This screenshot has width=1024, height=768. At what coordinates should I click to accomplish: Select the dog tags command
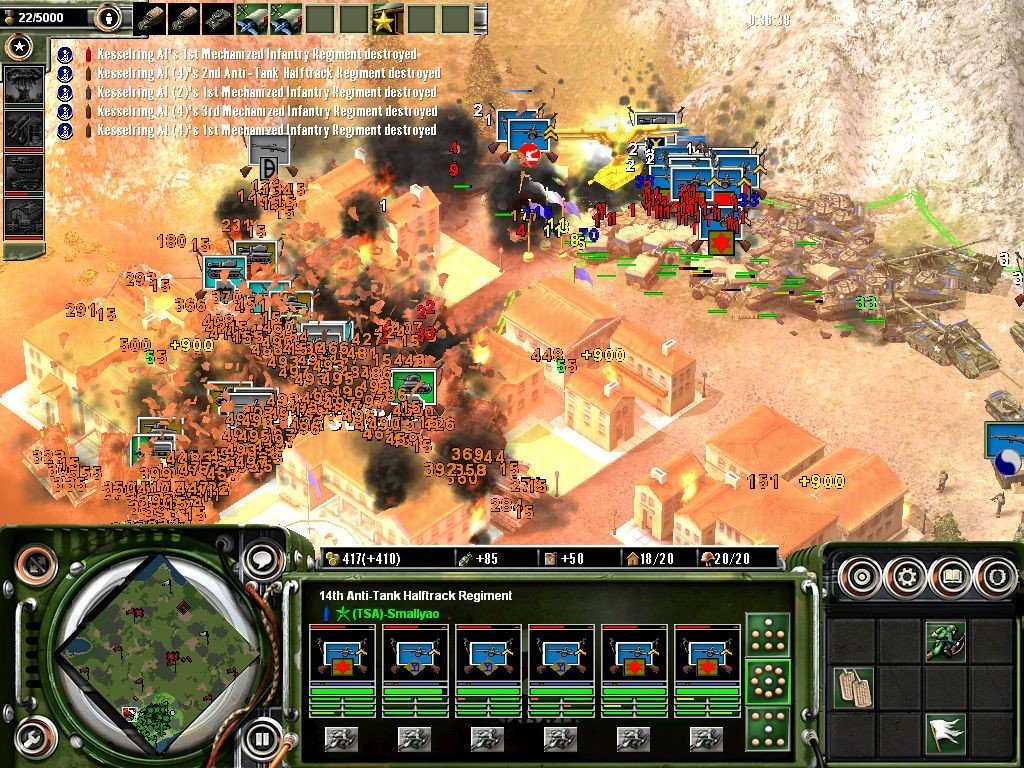coord(853,687)
